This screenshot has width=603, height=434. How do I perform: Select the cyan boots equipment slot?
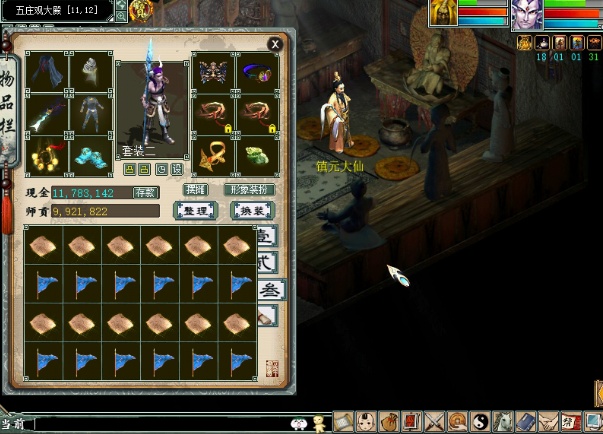(91, 155)
